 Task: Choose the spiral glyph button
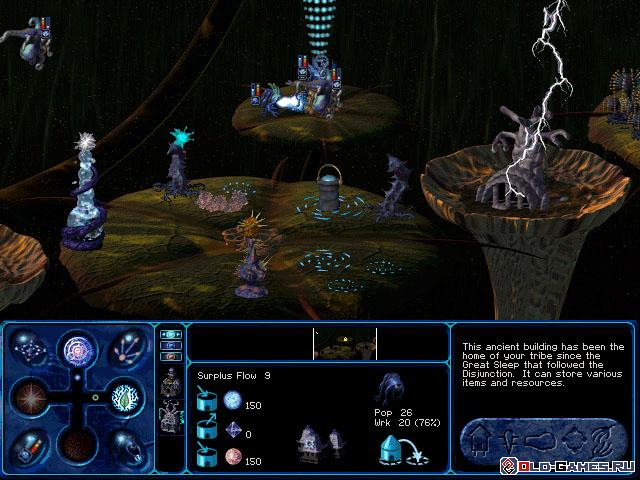tap(604, 437)
